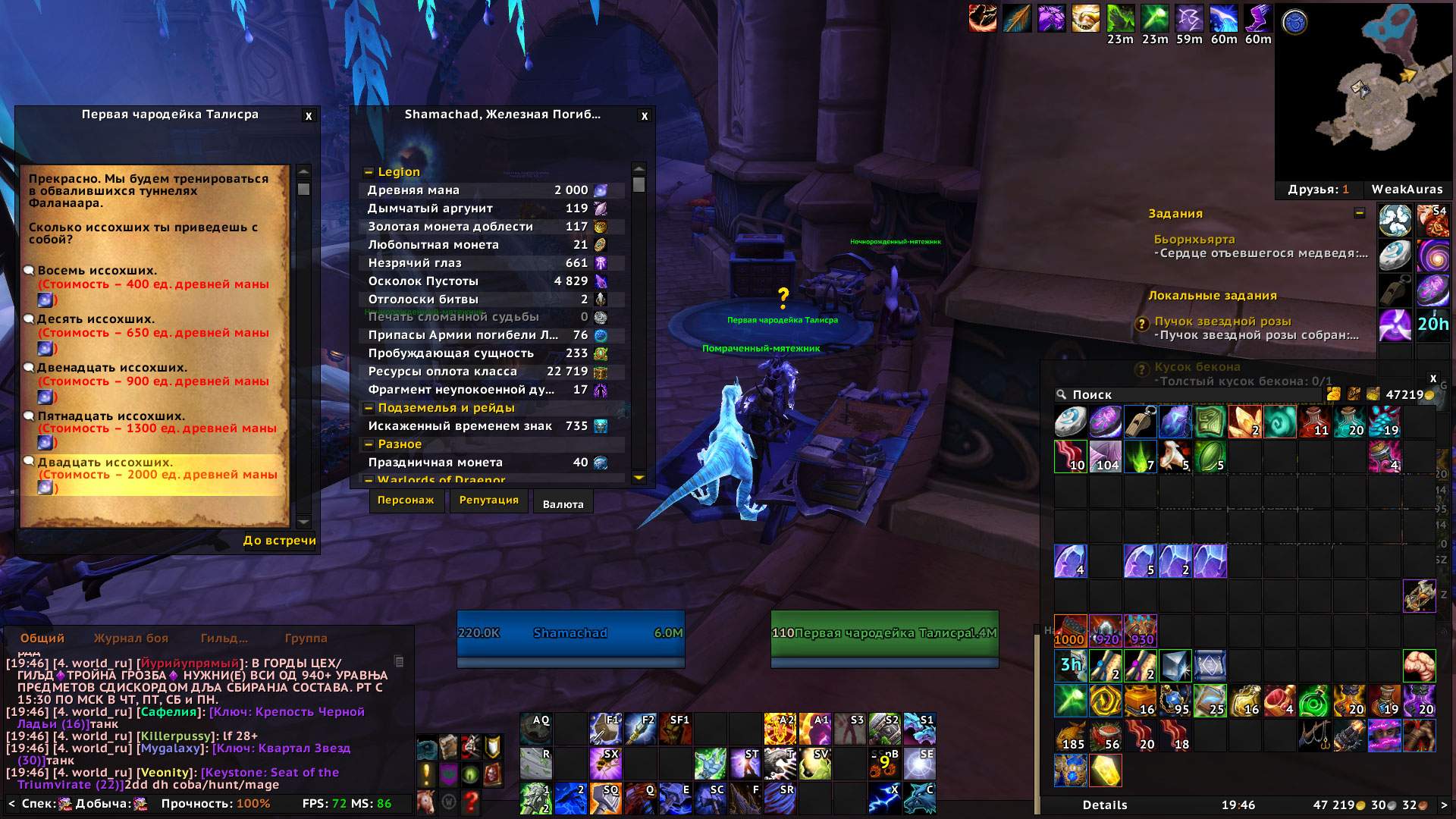This screenshot has width=1456, height=819.
Task: Close the Shamachad character window
Action: (x=645, y=116)
